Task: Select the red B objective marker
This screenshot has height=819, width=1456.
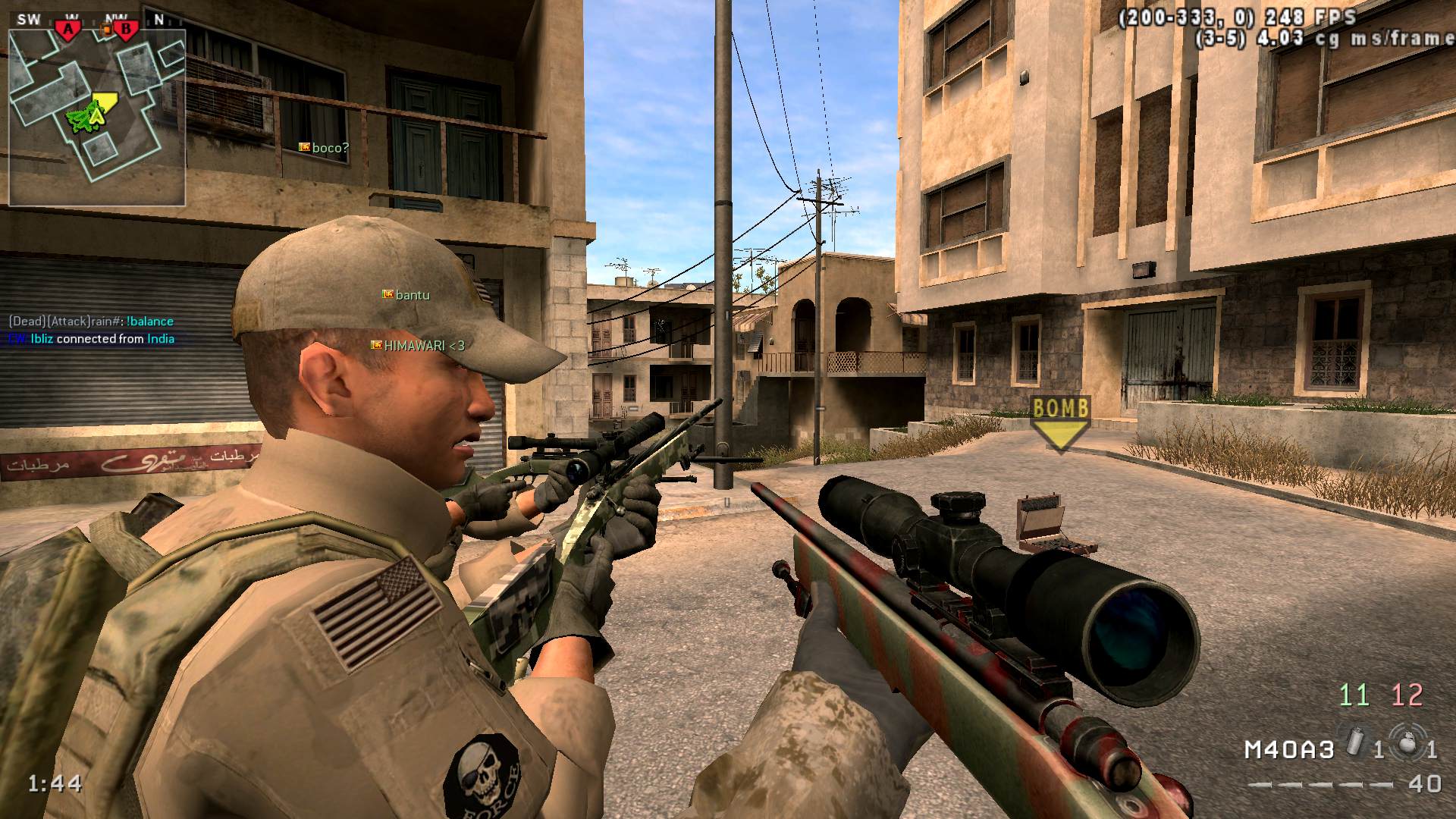Action: click(x=126, y=29)
